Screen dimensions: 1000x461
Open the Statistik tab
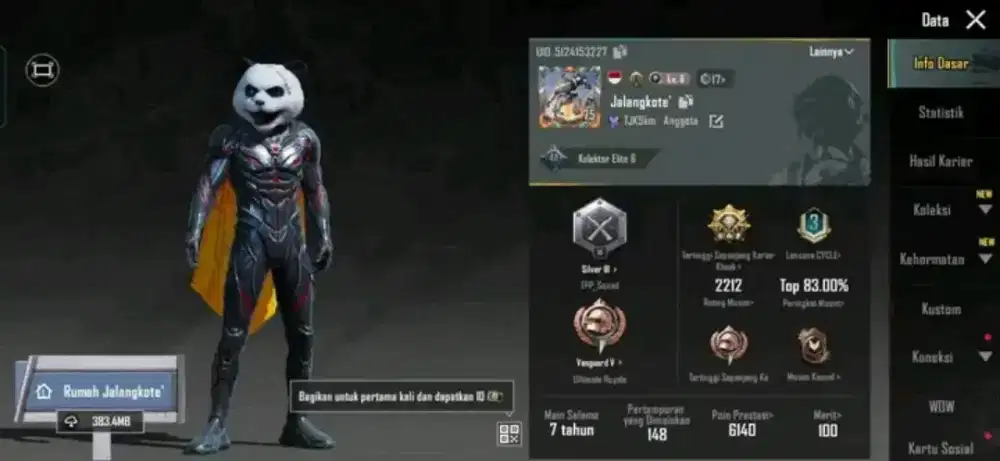(x=941, y=113)
